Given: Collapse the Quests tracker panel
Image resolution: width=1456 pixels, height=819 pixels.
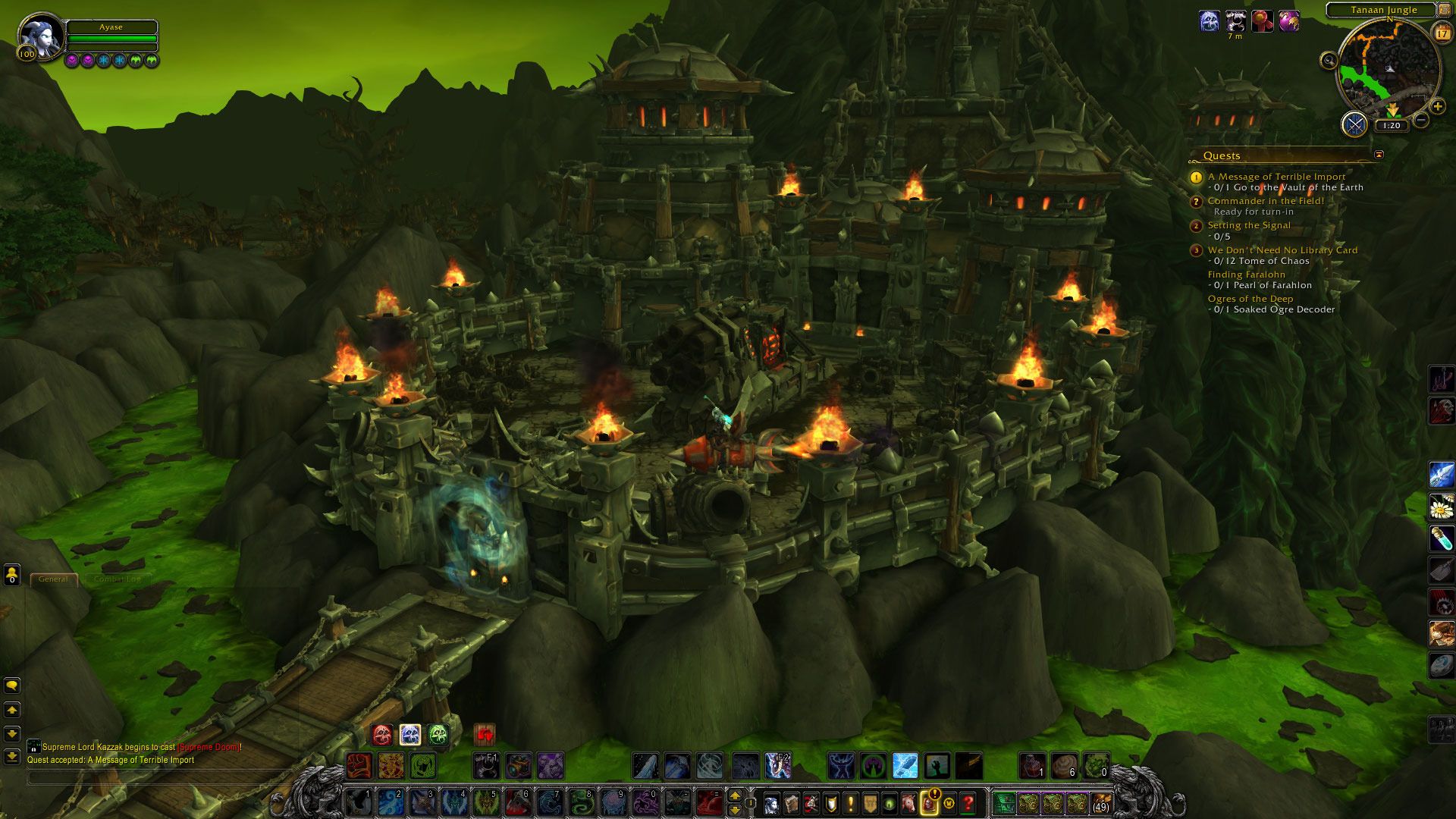Looking at the screenshot, I should coord(1379,155).
